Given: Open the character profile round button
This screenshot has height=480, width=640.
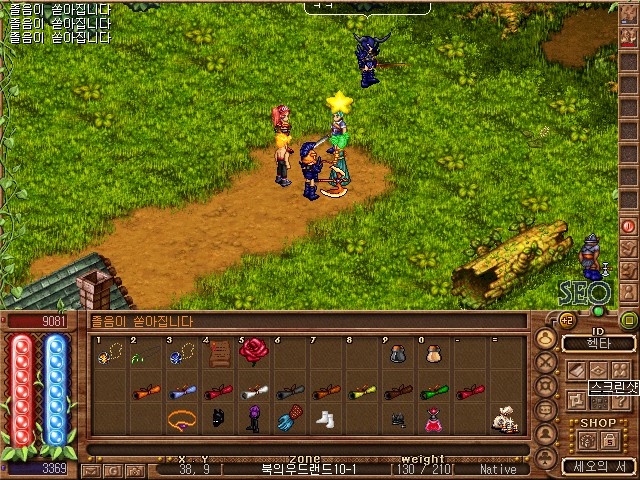Looking at the screenshot, I should click(x=546, y=339).
